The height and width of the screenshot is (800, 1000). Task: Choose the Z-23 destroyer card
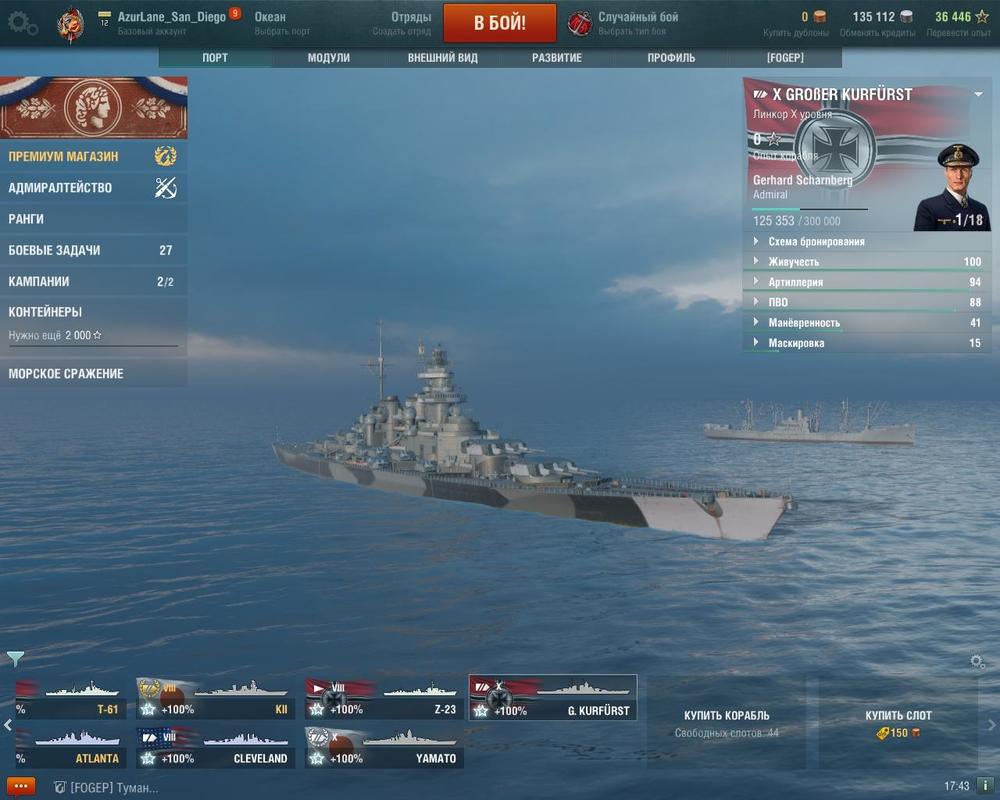384,698
